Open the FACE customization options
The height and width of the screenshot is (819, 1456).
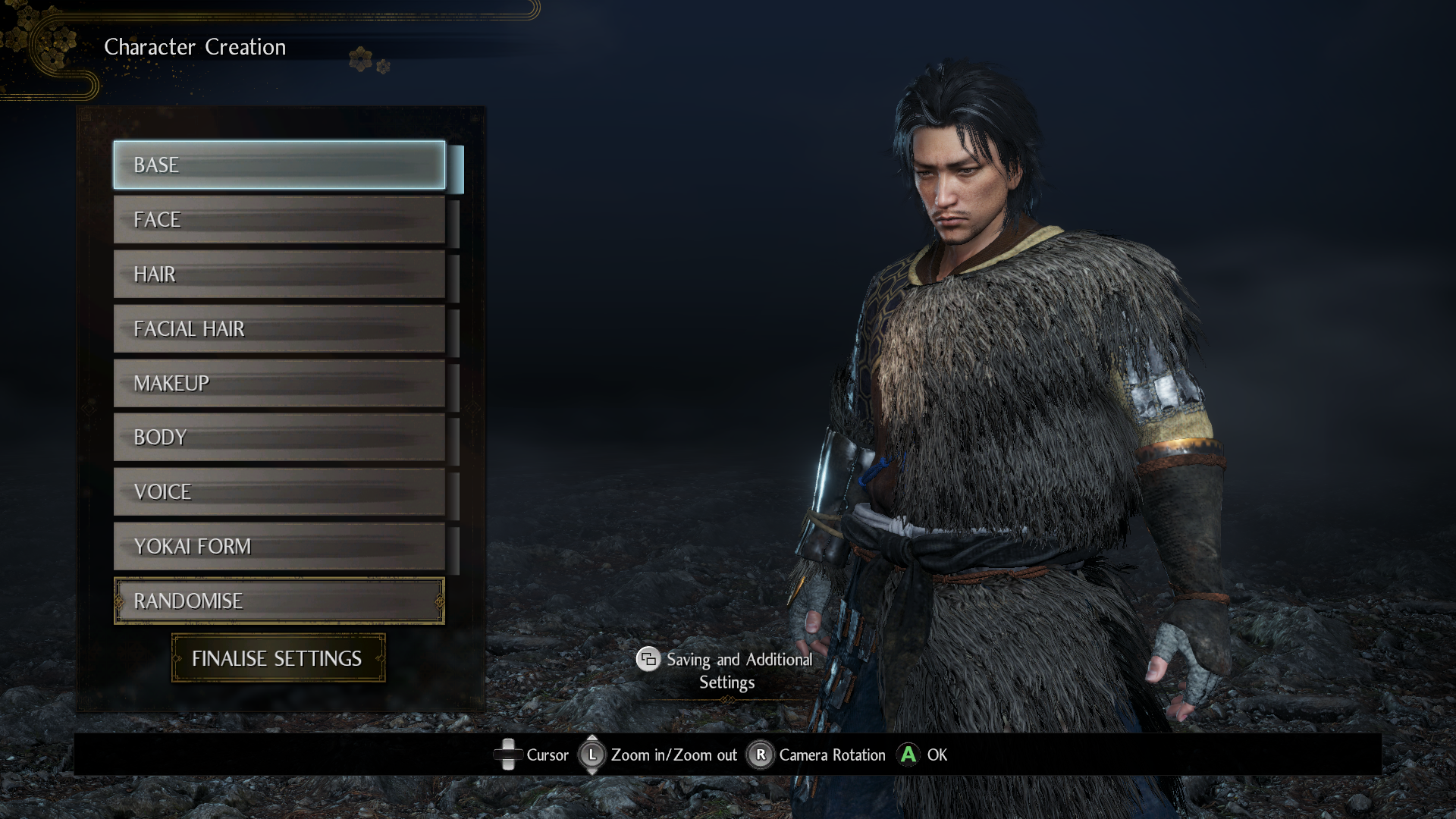click(x=279, y=220)
